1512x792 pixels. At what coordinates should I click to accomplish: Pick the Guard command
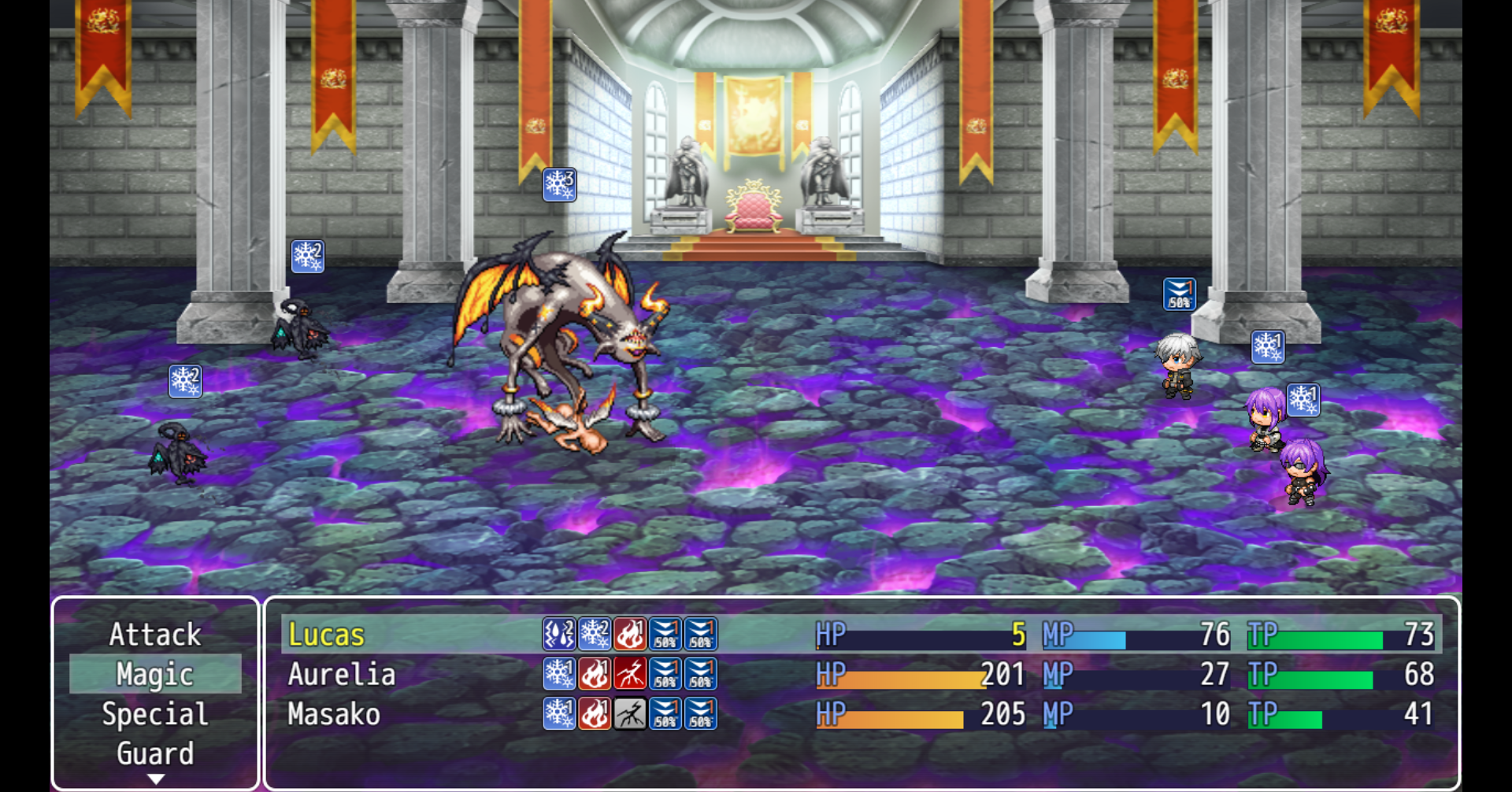pyautogui.click(x=155, y=753)
